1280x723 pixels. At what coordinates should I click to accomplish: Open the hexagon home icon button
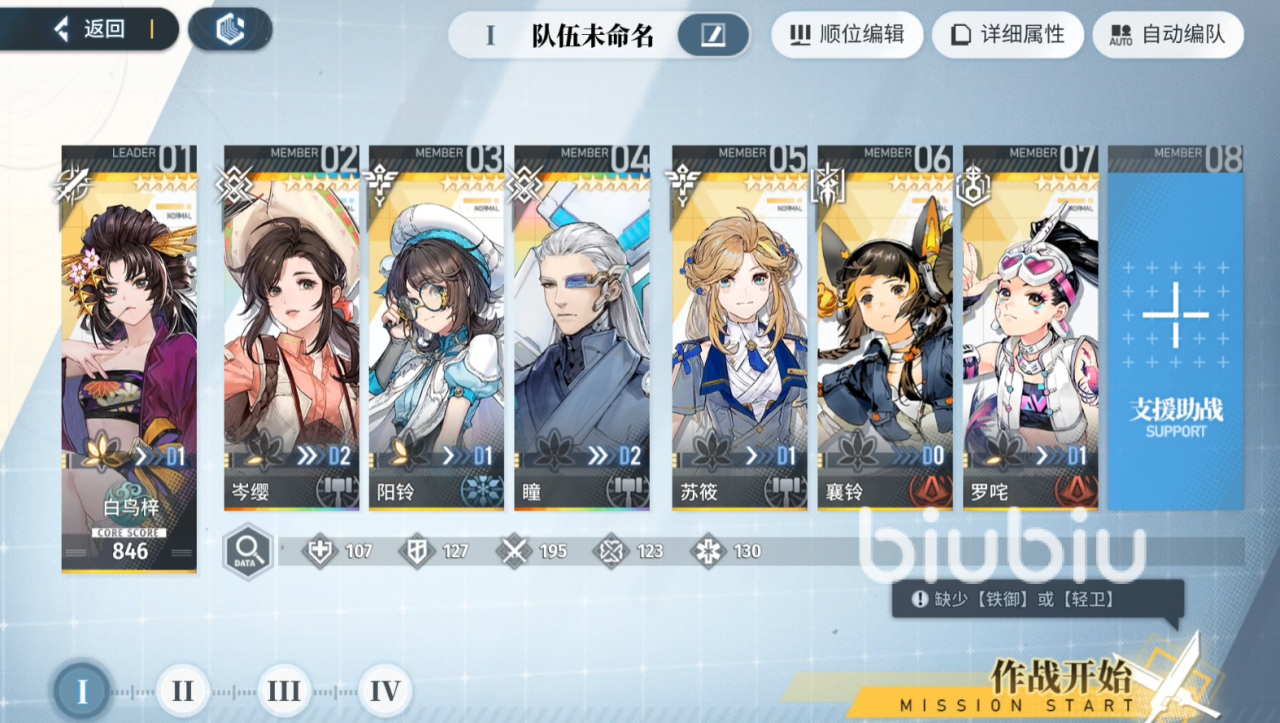tap(230, 30)
